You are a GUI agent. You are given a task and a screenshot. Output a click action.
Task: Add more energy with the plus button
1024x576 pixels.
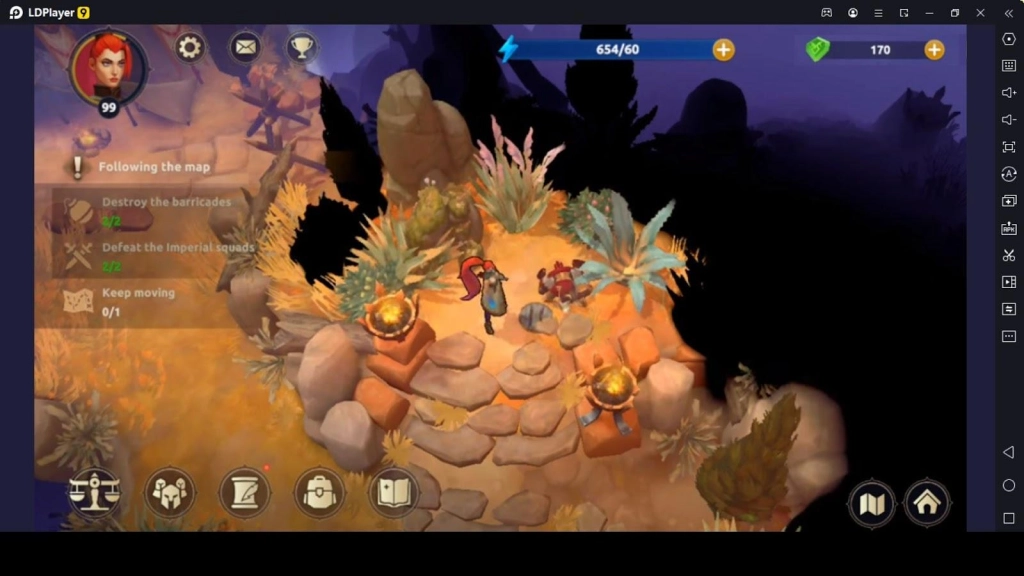[723, 49]
